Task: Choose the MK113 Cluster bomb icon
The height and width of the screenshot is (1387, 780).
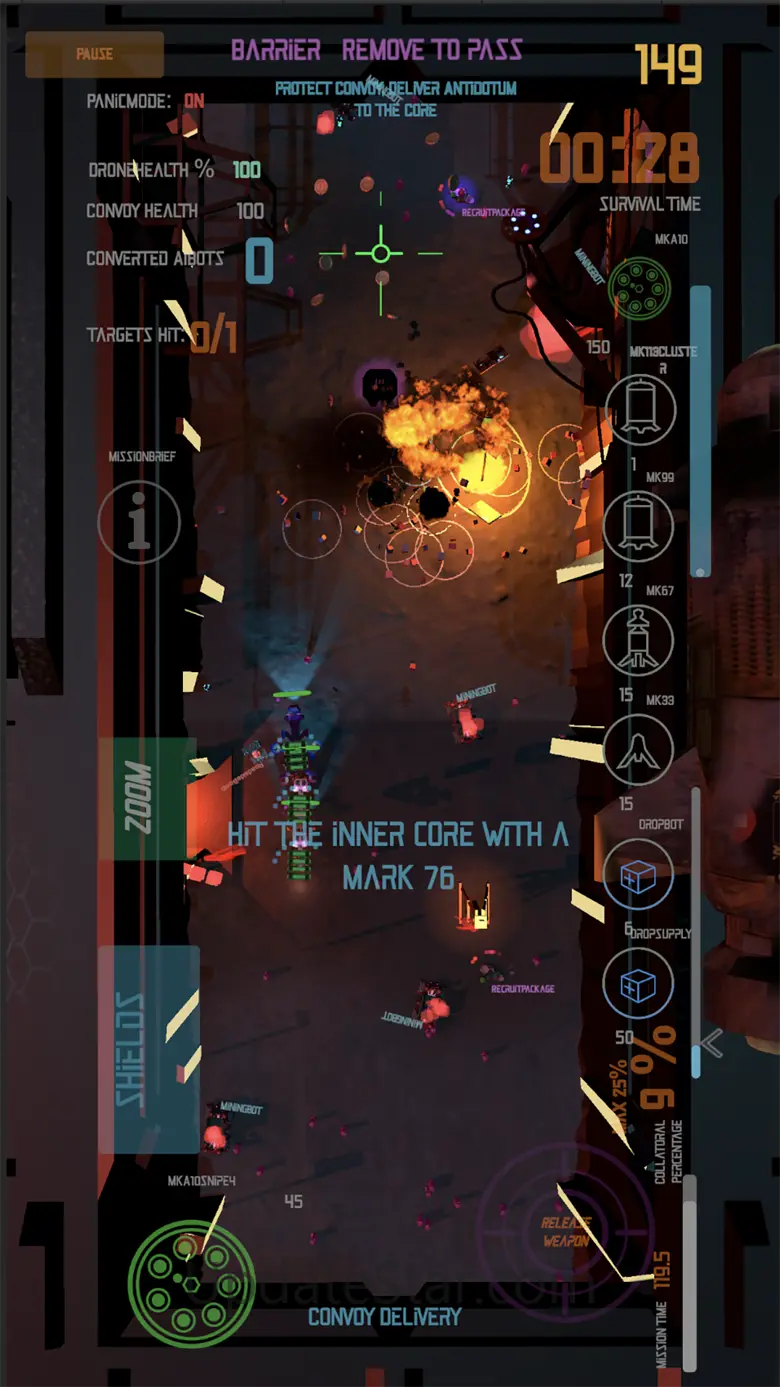Action: click(x=640, y=410)
